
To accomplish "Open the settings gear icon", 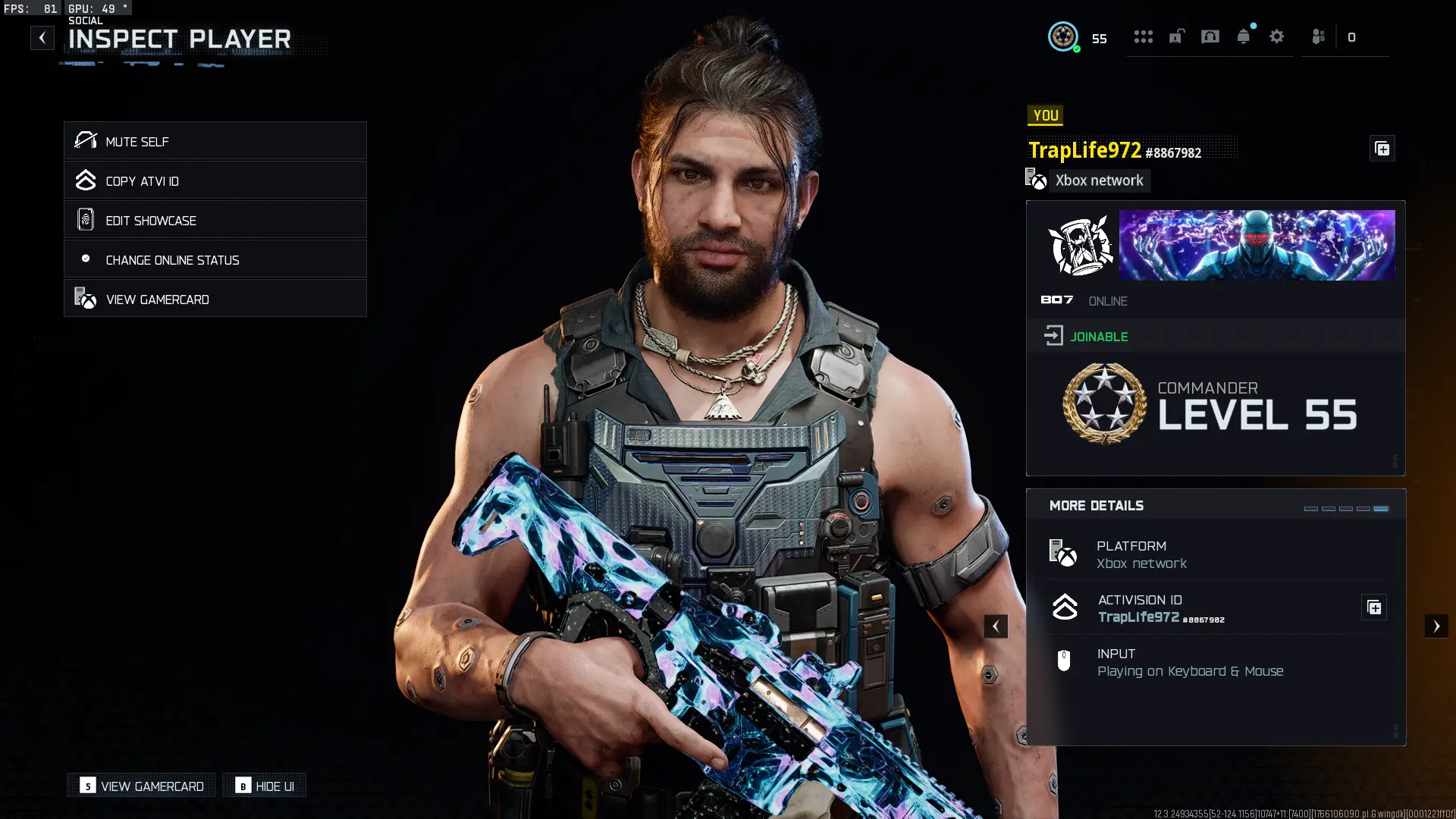I will (1278, 36).
